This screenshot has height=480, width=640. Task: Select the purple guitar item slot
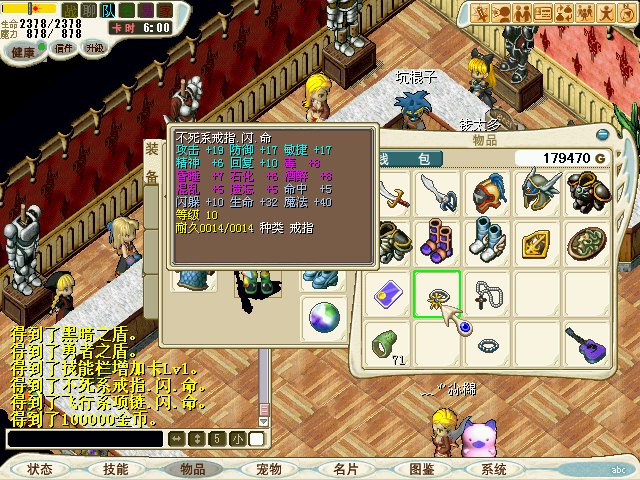pyautogui.click(x=587, y=344)
